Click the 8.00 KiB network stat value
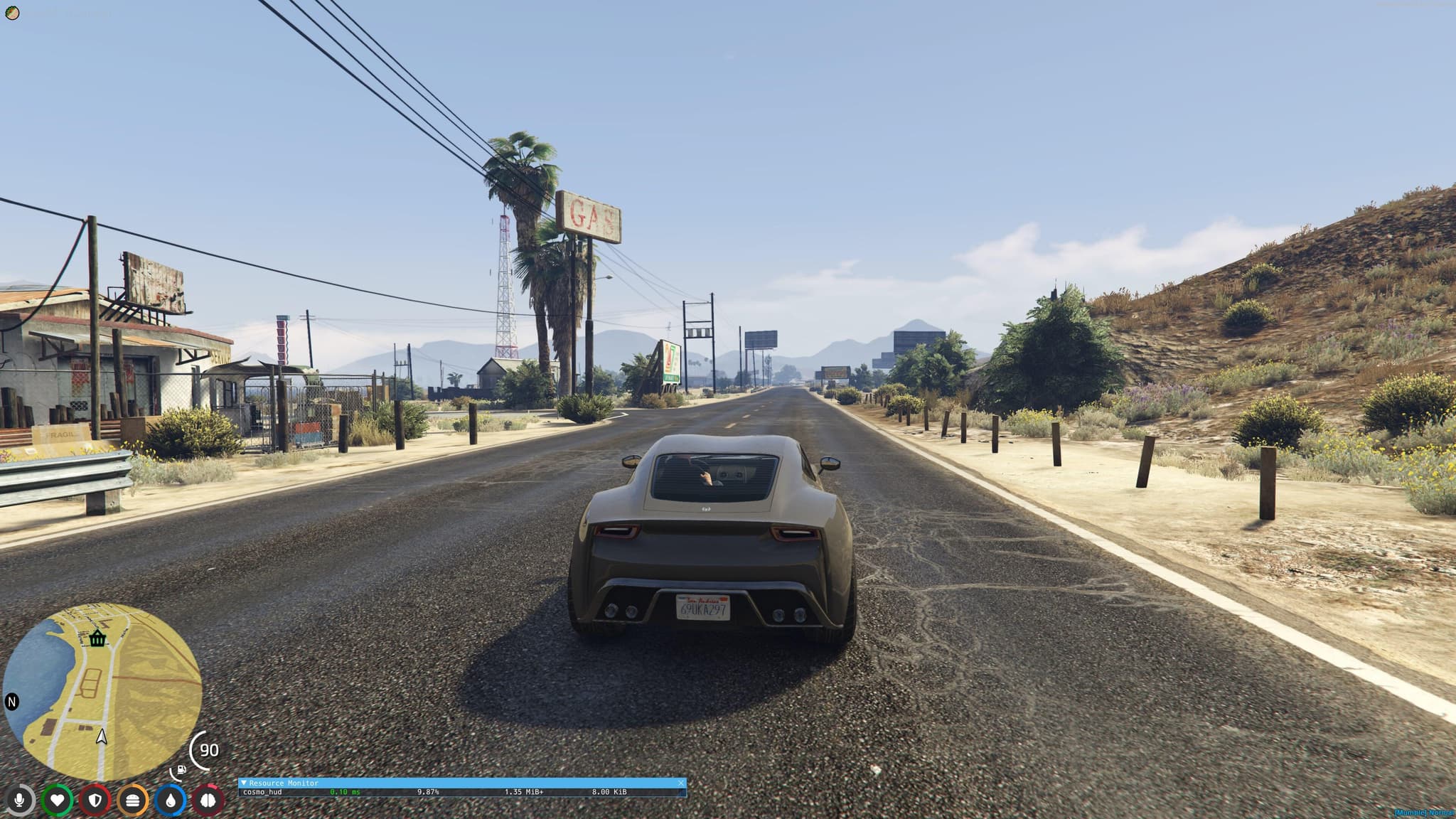The height and width of the screenshot is (819, 1456). point(609,791)
